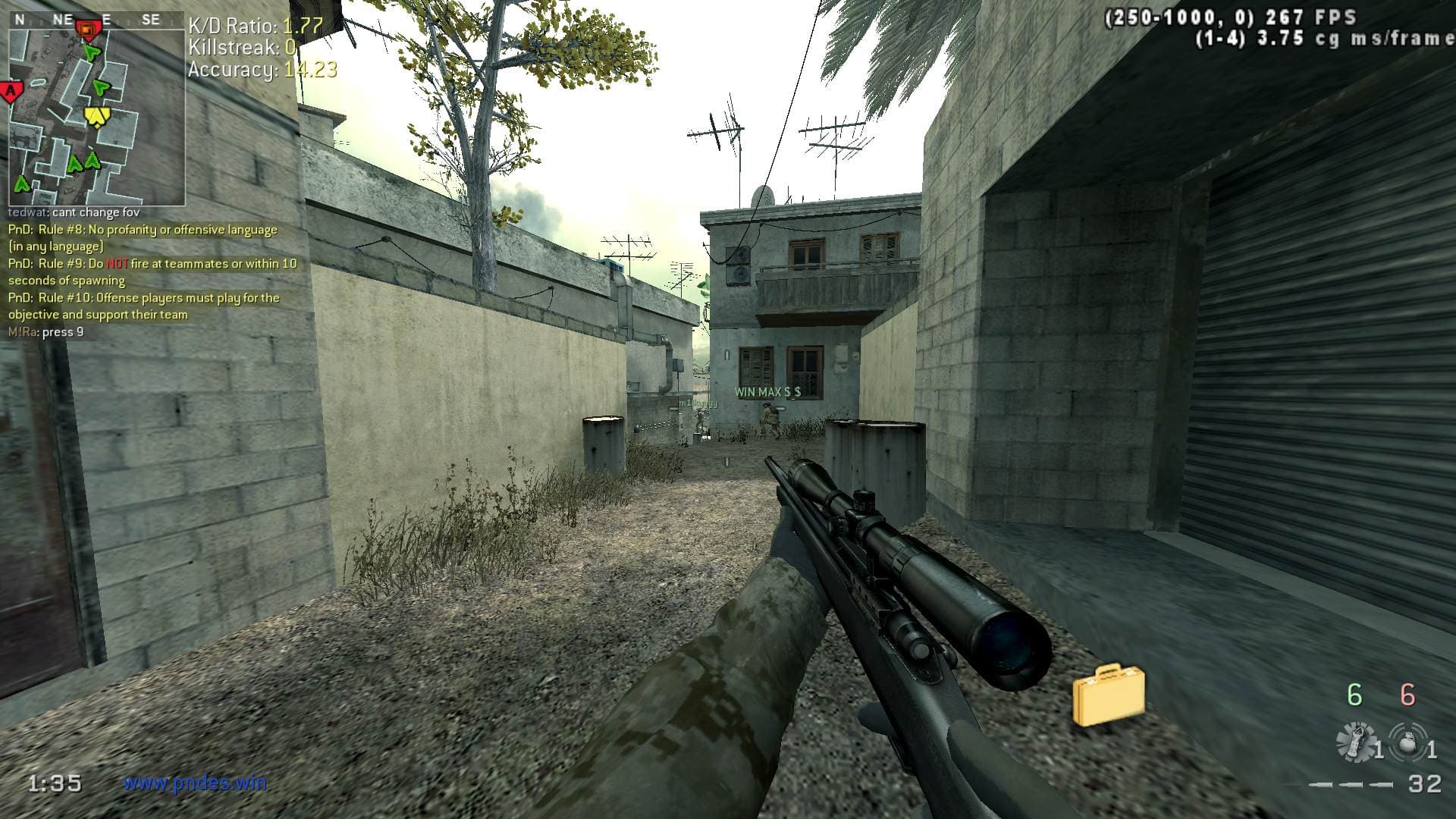Click the yellow player arrow on minimap

coord(96,116)
